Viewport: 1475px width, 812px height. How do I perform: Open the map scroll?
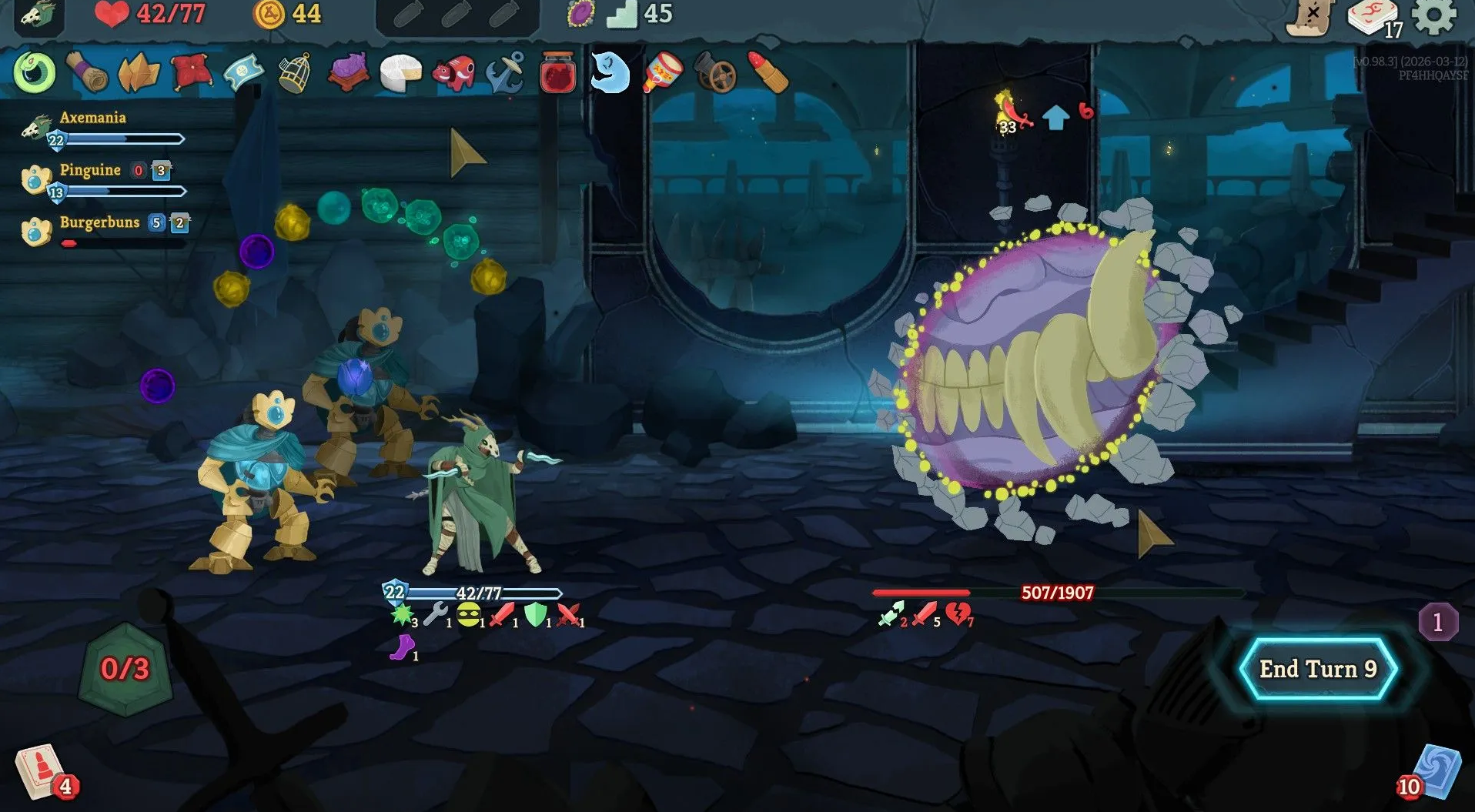pyautogui.click(x=1310, y=17)
